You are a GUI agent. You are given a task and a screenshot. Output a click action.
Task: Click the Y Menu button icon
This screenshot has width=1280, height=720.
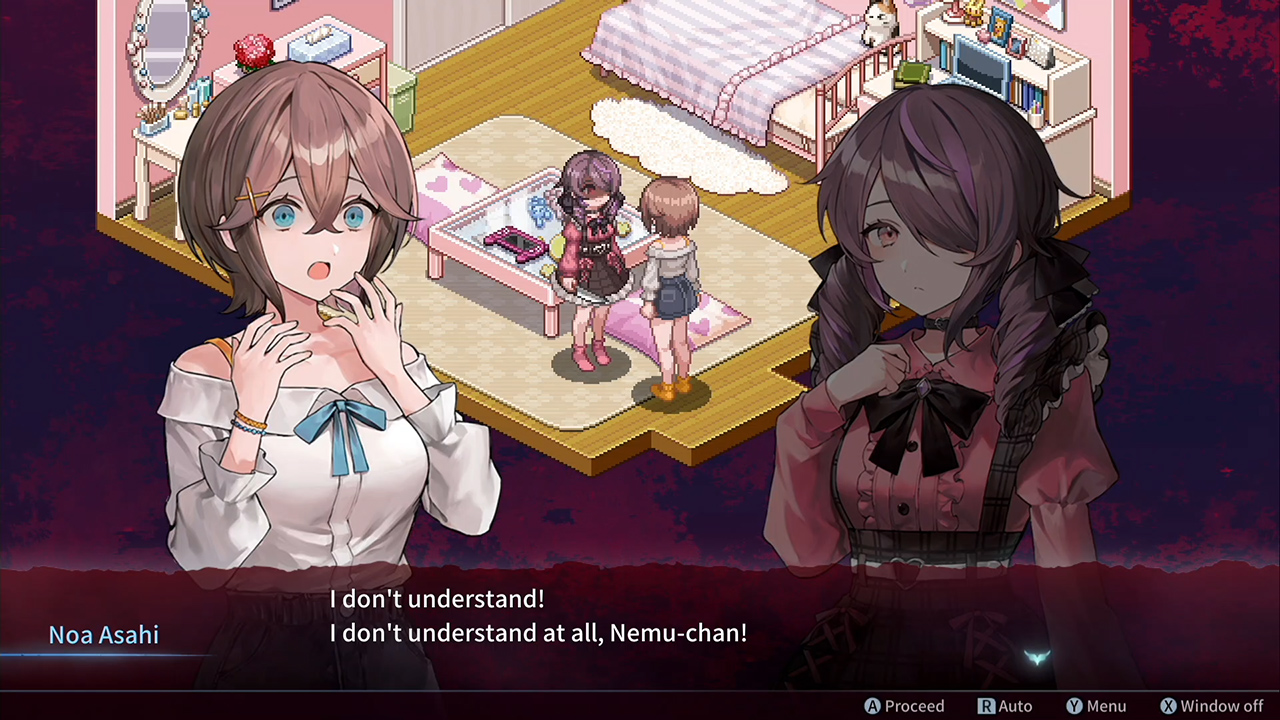coord(1073,705)
